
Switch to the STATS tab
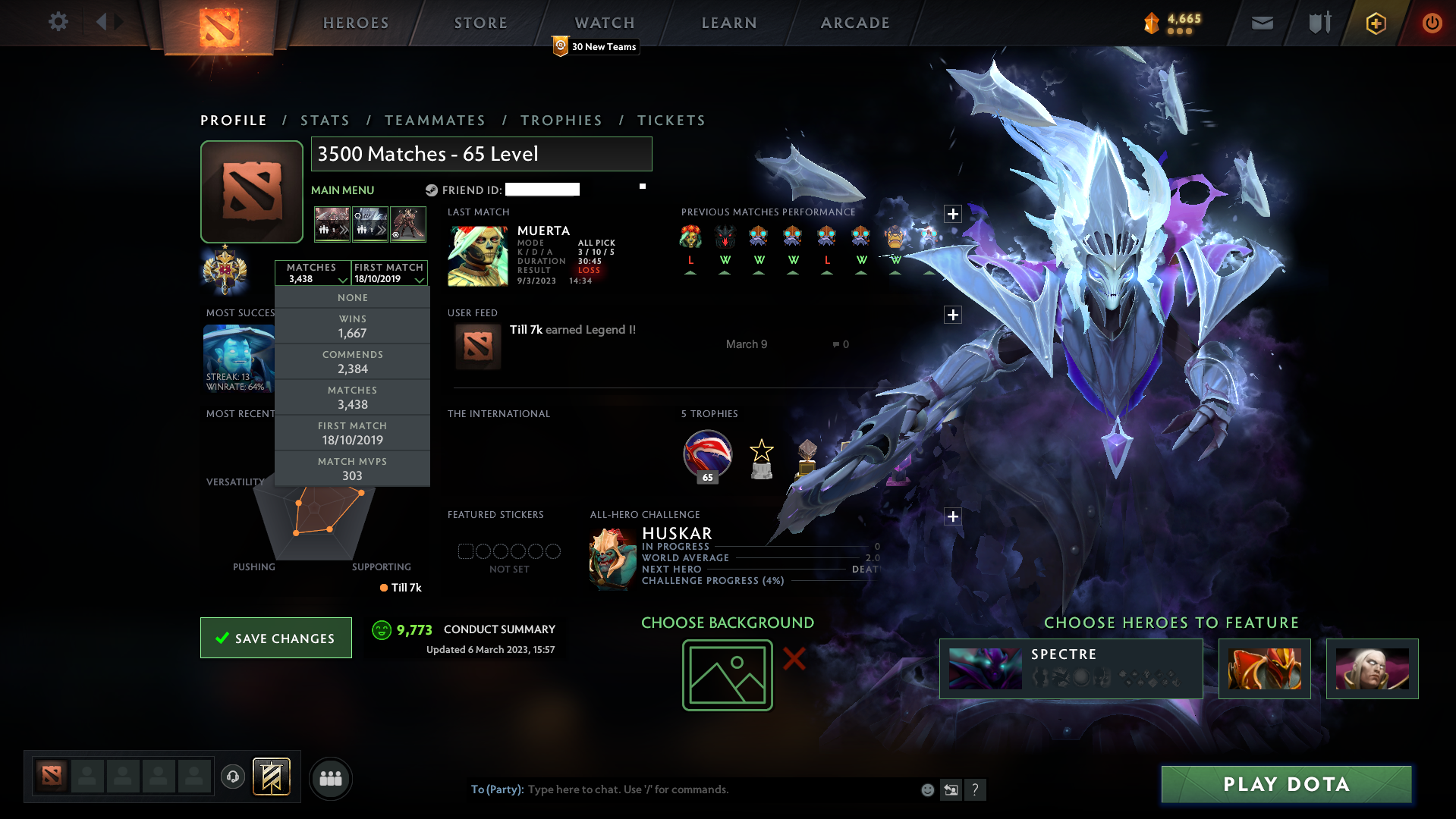pyautogui.click(x=325, y=120)
